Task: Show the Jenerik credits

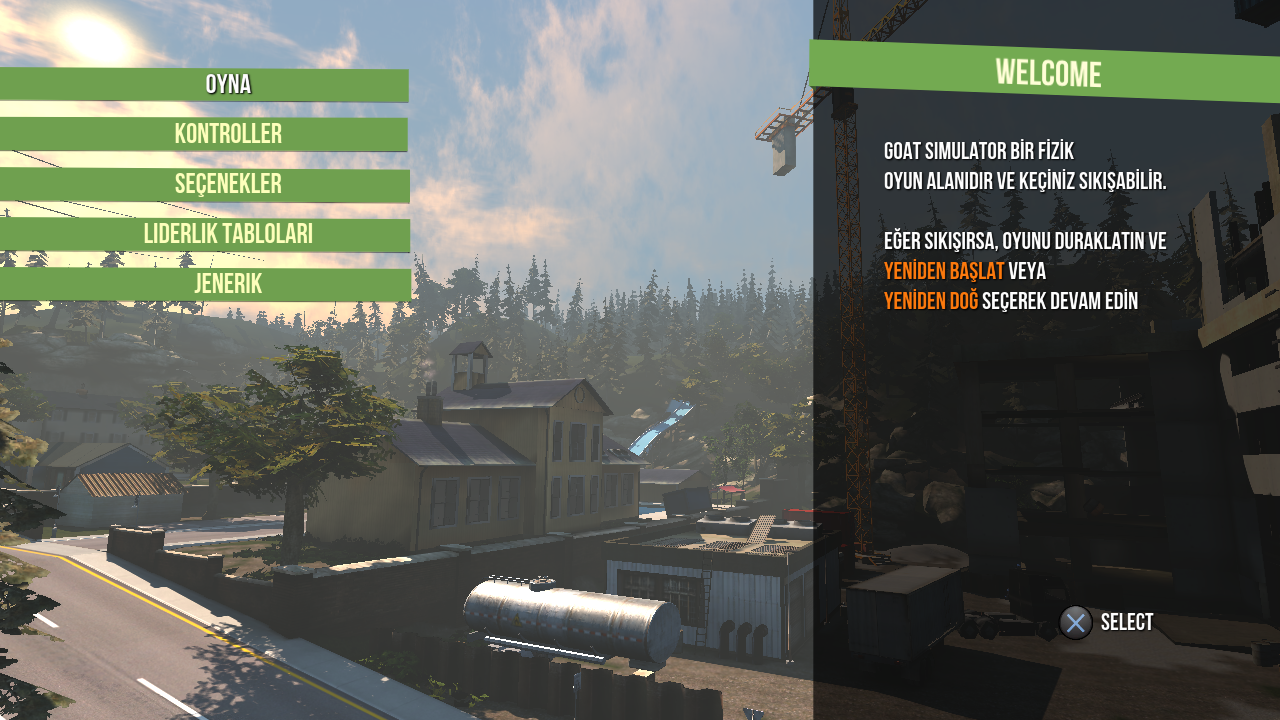Action: [228, 285]
